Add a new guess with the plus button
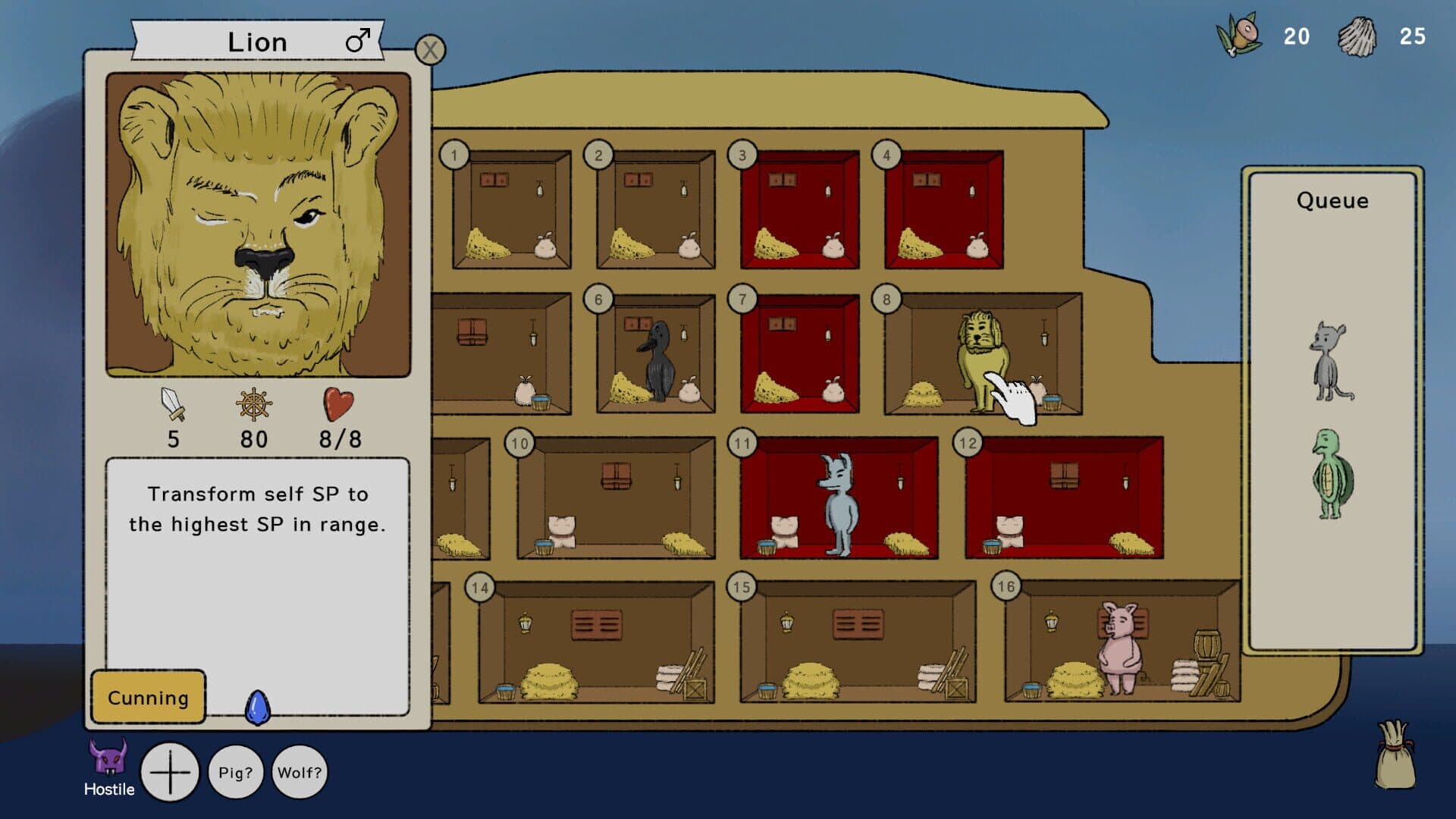The image size is (1456, 819). [170, 772]
